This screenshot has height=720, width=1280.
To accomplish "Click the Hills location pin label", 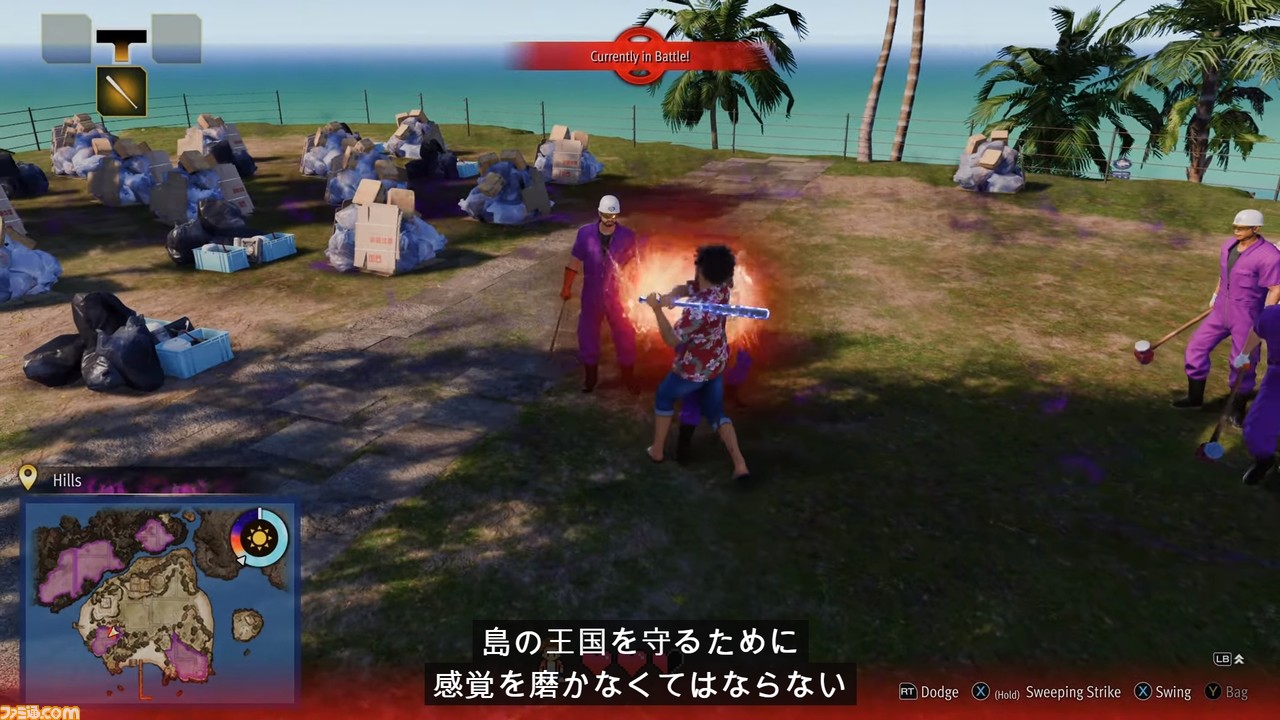I will tap(66, 480).
